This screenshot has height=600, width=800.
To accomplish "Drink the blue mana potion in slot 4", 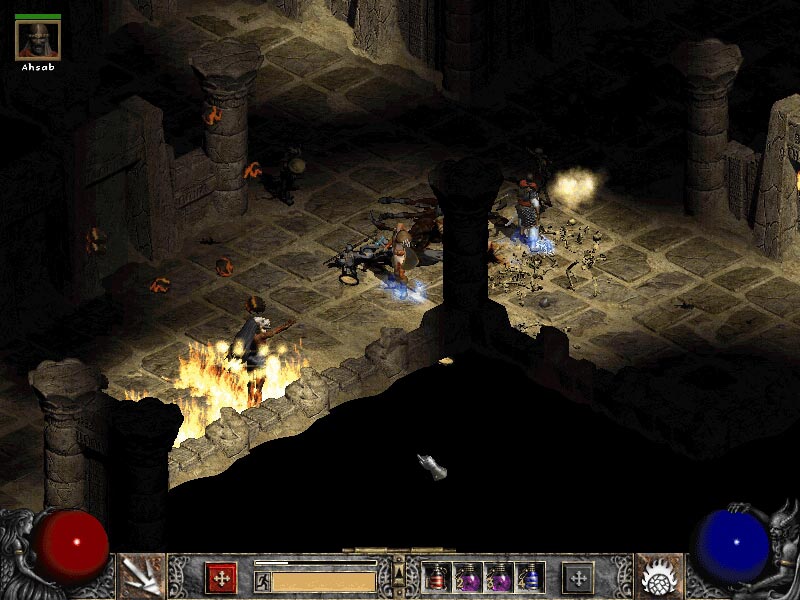I will pos(530,578).
